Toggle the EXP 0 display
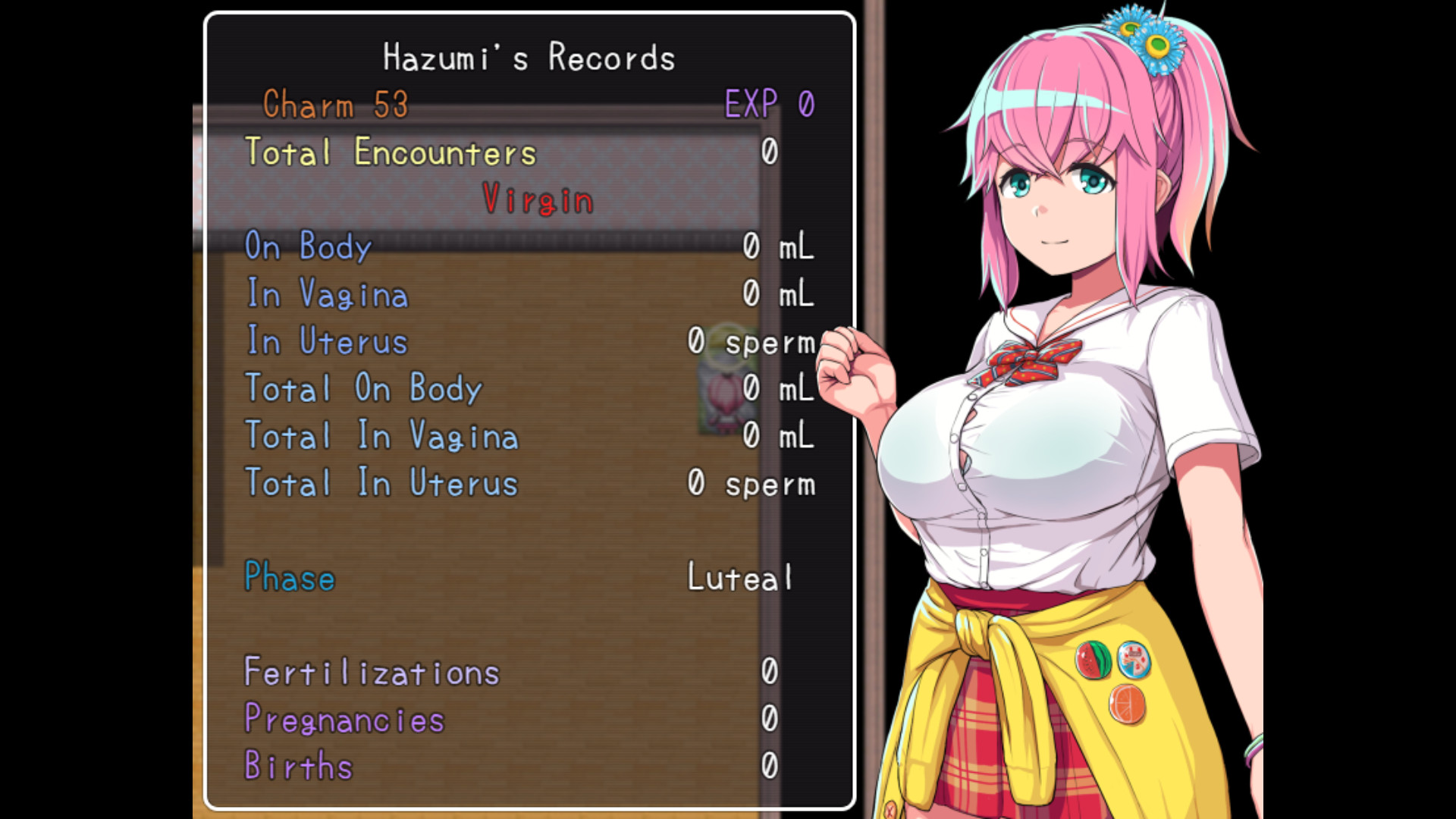1456x819 pixels. 768,105
